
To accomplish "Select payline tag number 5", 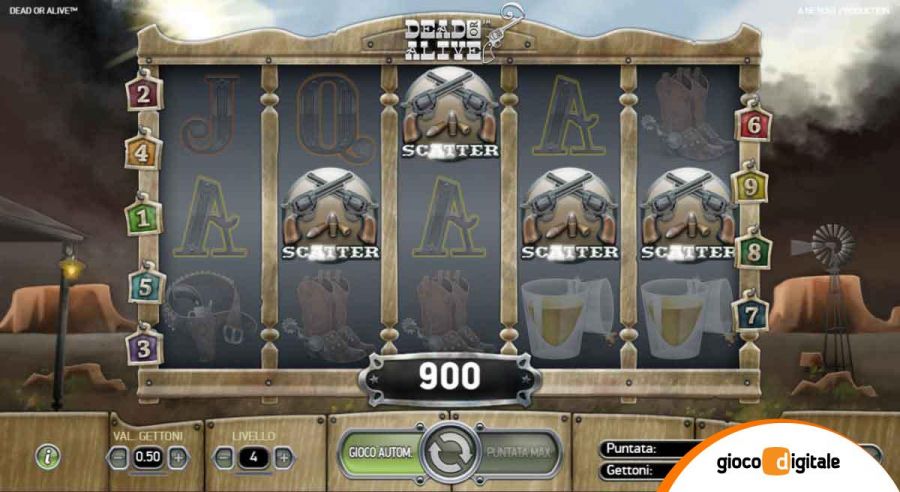I will pos(143,286).
